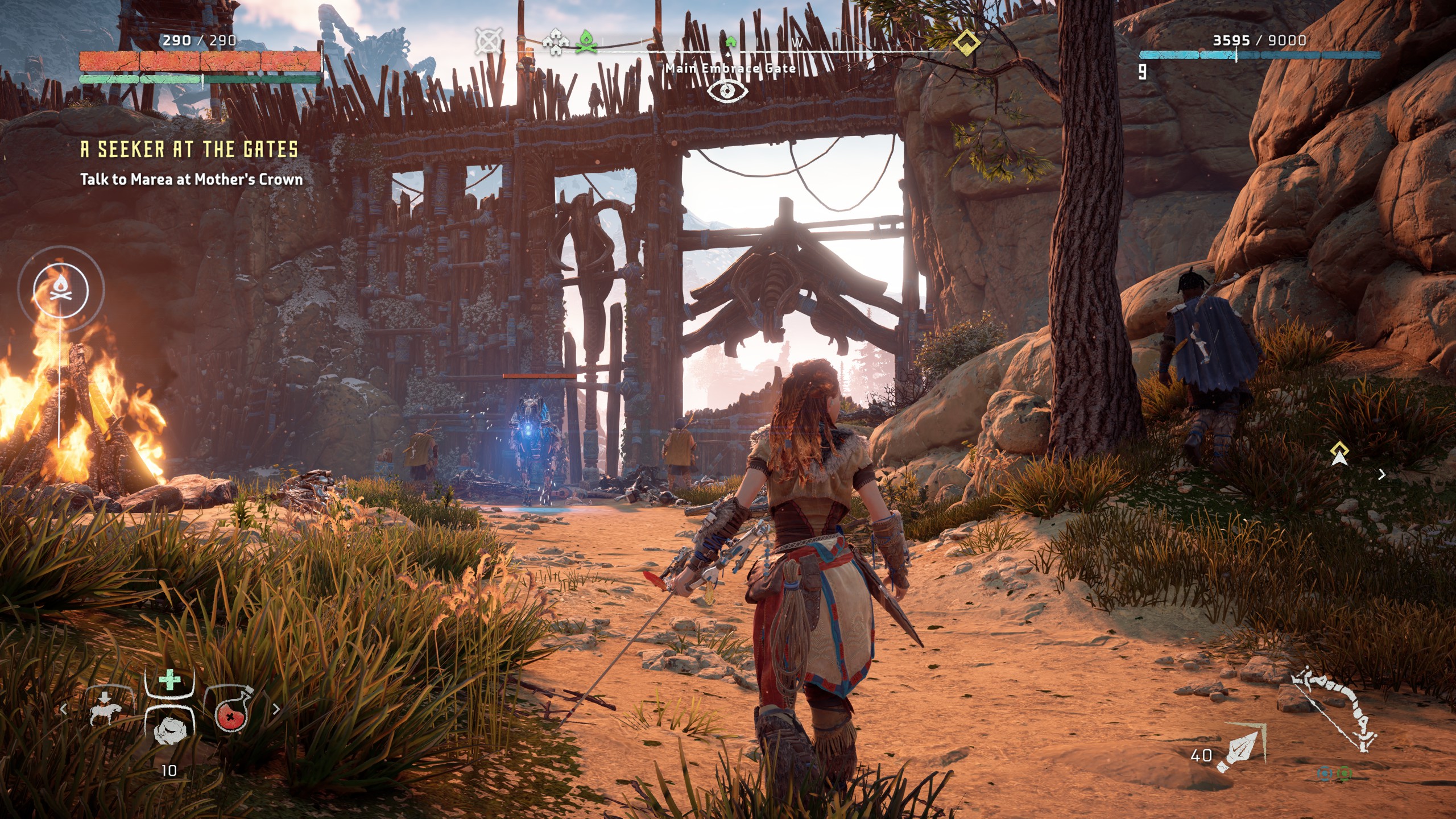
Task: Click the green weapon modification coil indicator
Action: (1344, 773)
